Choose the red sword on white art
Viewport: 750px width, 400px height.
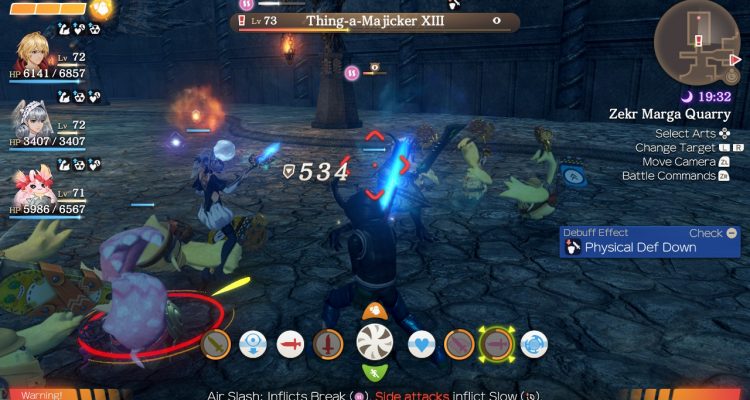coord(290,344)
